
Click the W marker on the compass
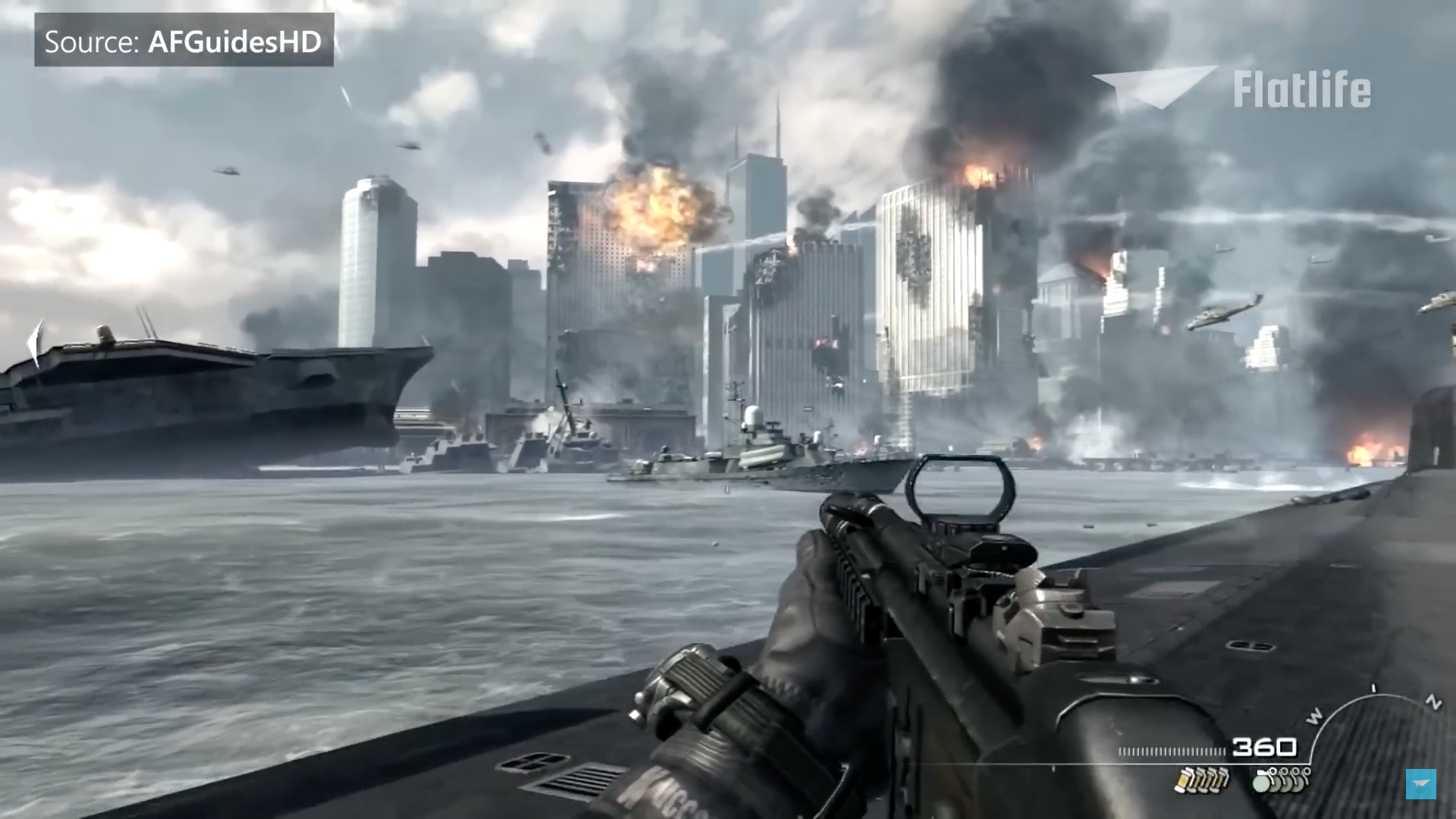point(1313,715)
